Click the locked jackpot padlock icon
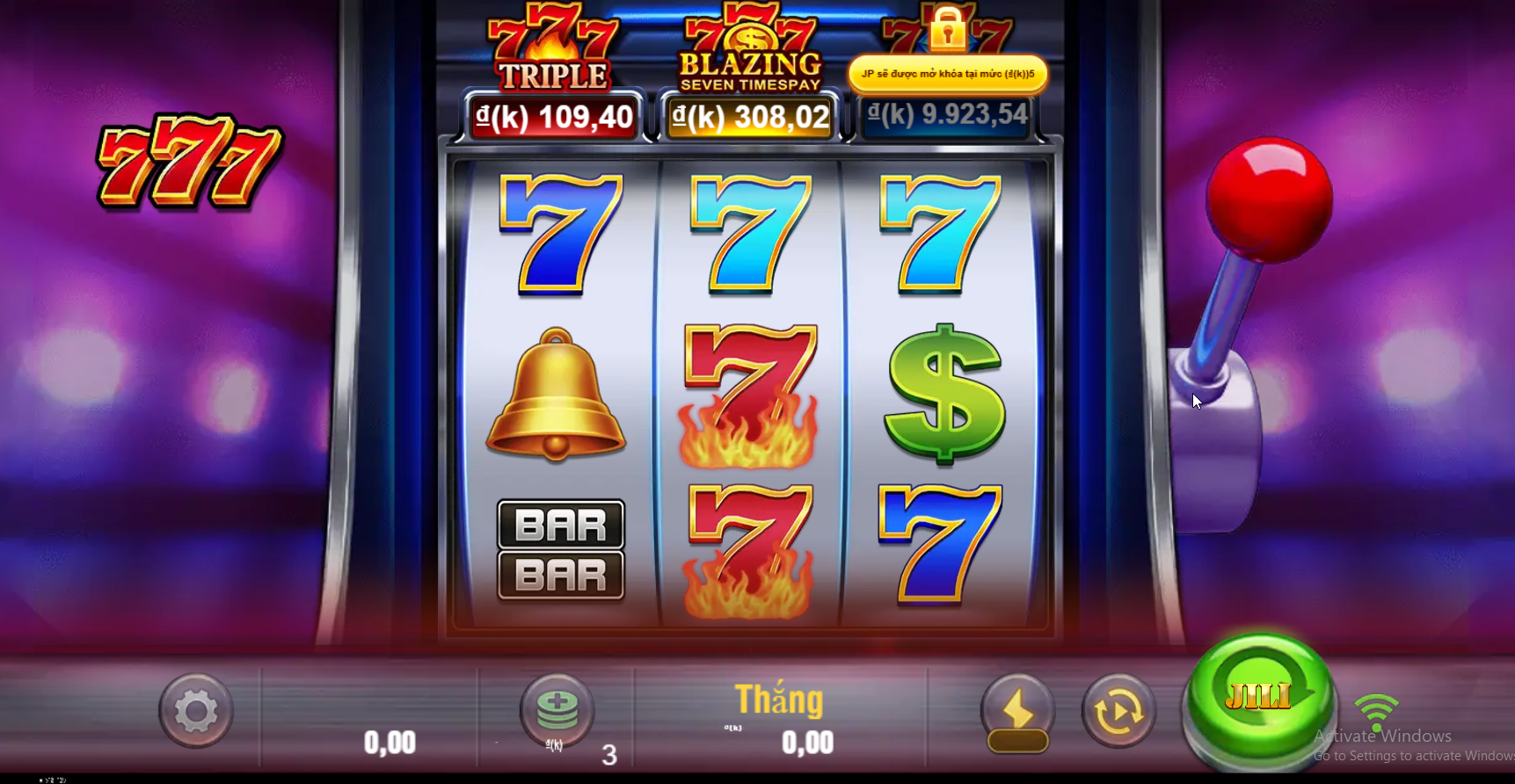The height and width of the screenshot is (784, 1515). click(x=946, y=31)
